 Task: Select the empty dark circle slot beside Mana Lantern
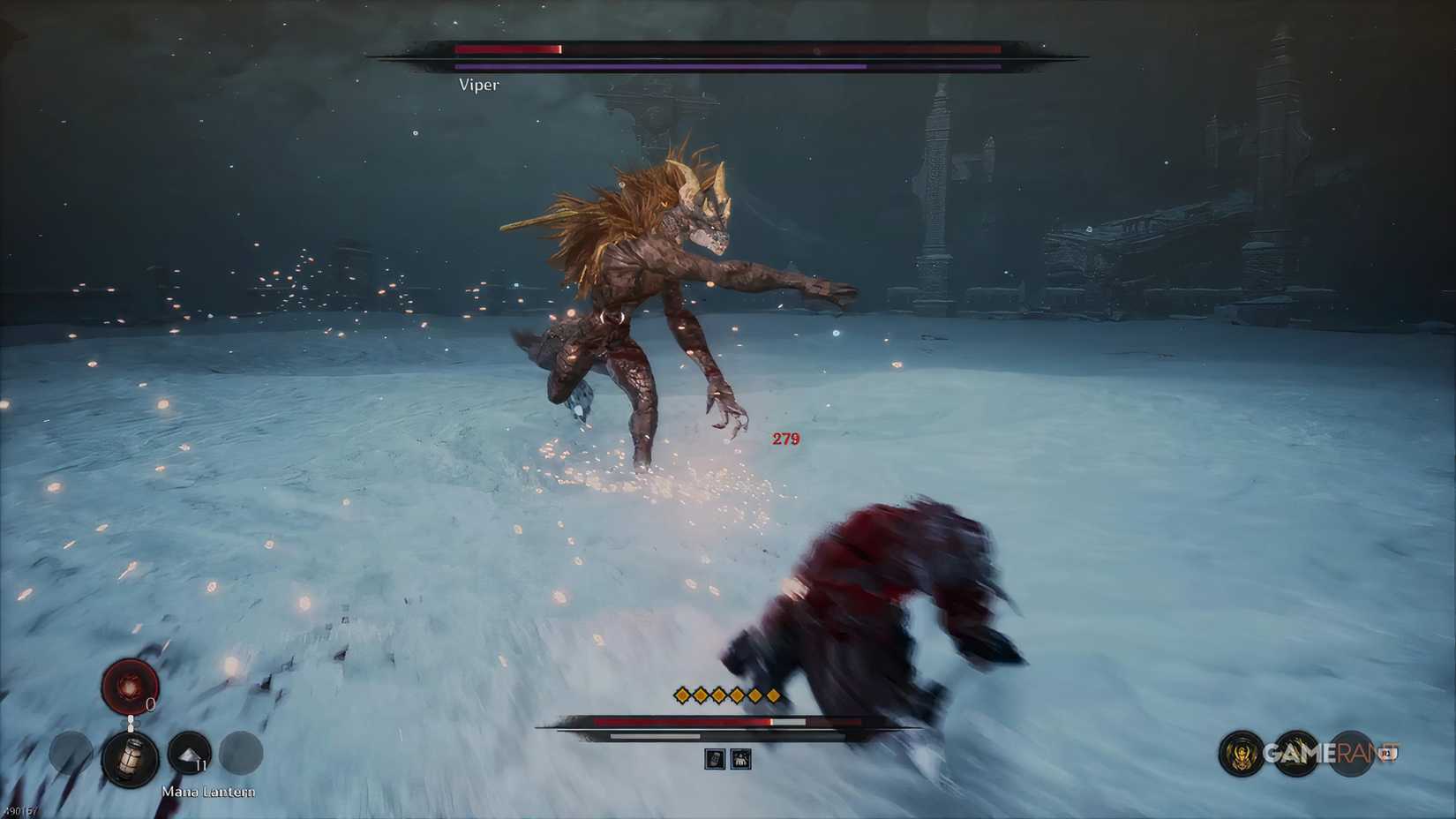(x=241, y=753)
